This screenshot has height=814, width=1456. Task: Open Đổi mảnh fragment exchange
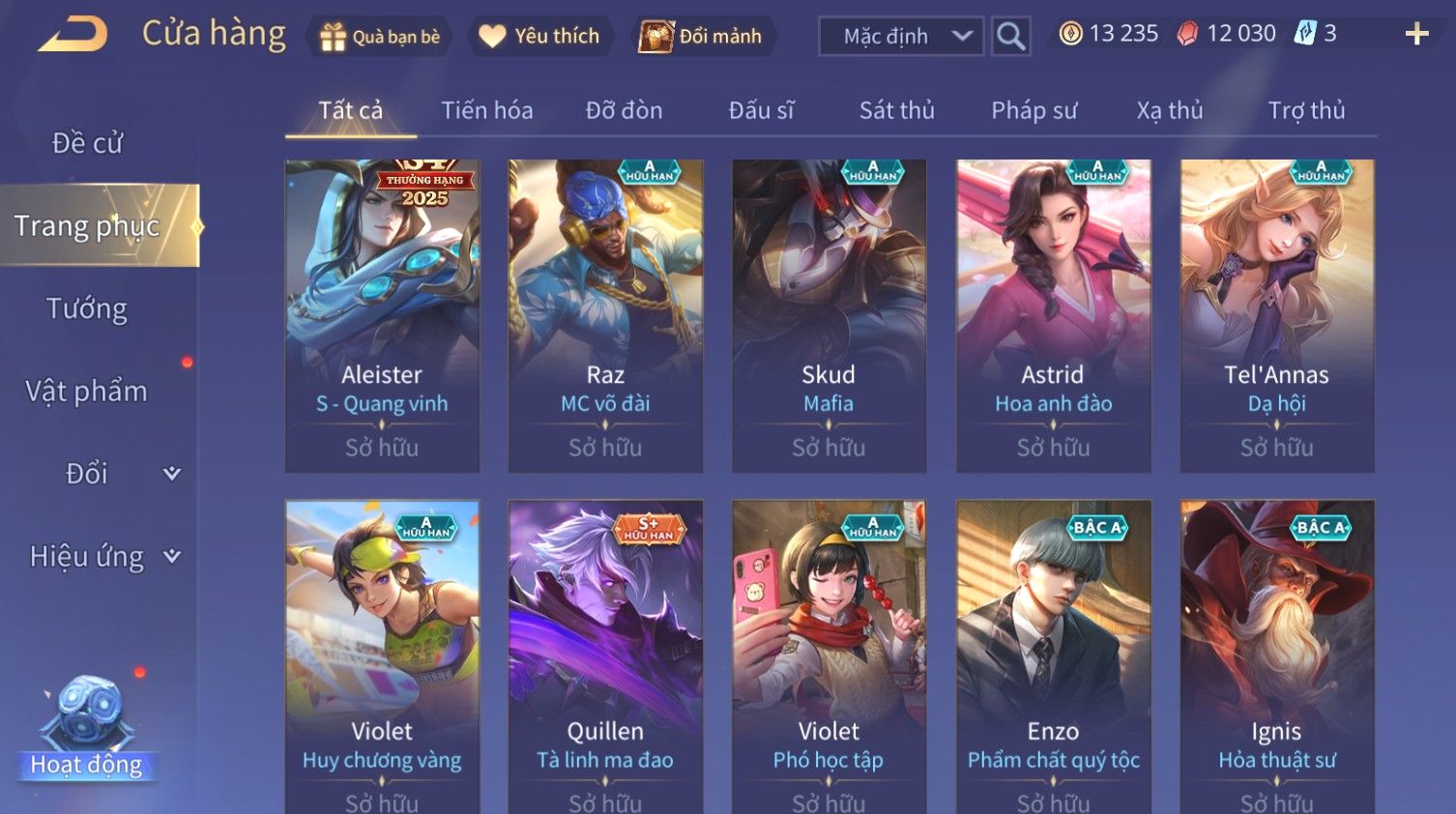702,37
